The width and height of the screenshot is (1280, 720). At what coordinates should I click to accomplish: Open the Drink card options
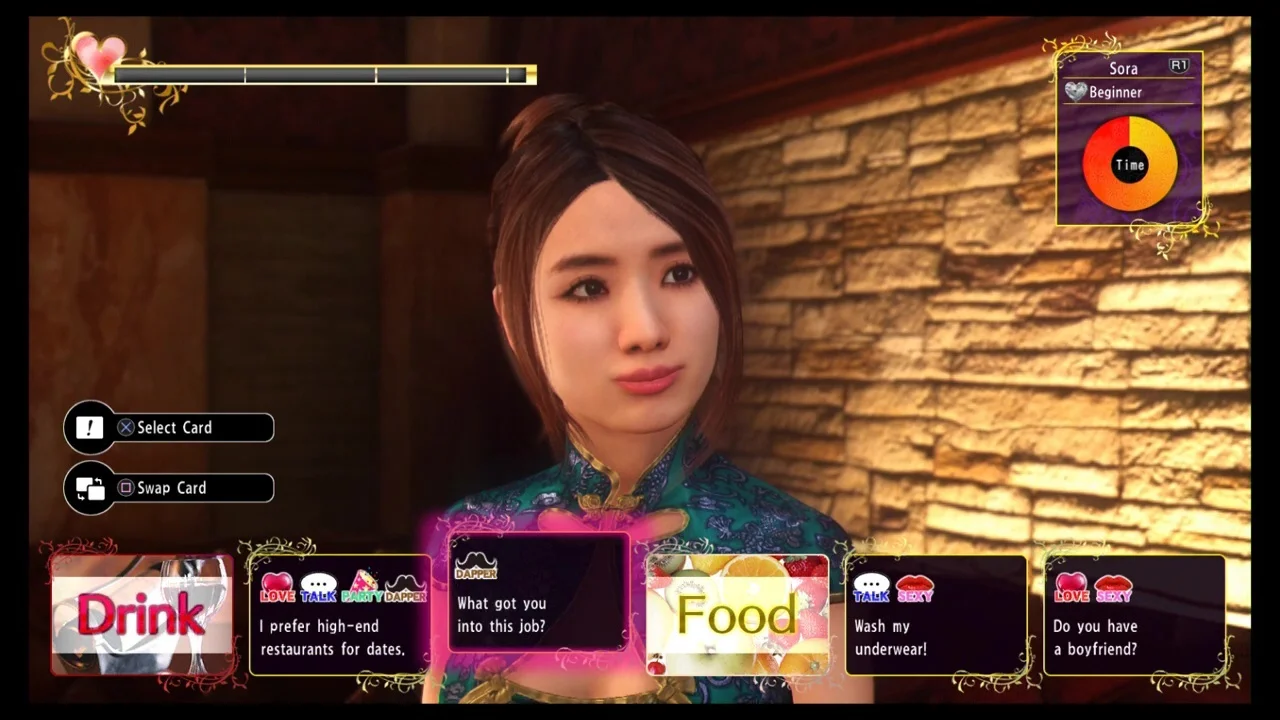tap(140, 613)
